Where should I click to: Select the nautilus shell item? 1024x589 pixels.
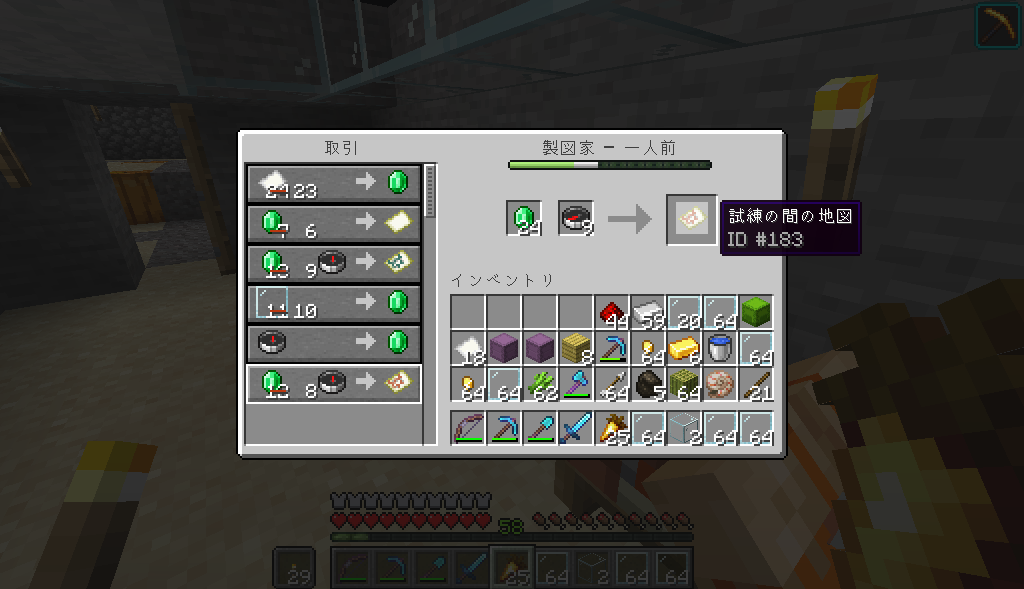(720, 385)
